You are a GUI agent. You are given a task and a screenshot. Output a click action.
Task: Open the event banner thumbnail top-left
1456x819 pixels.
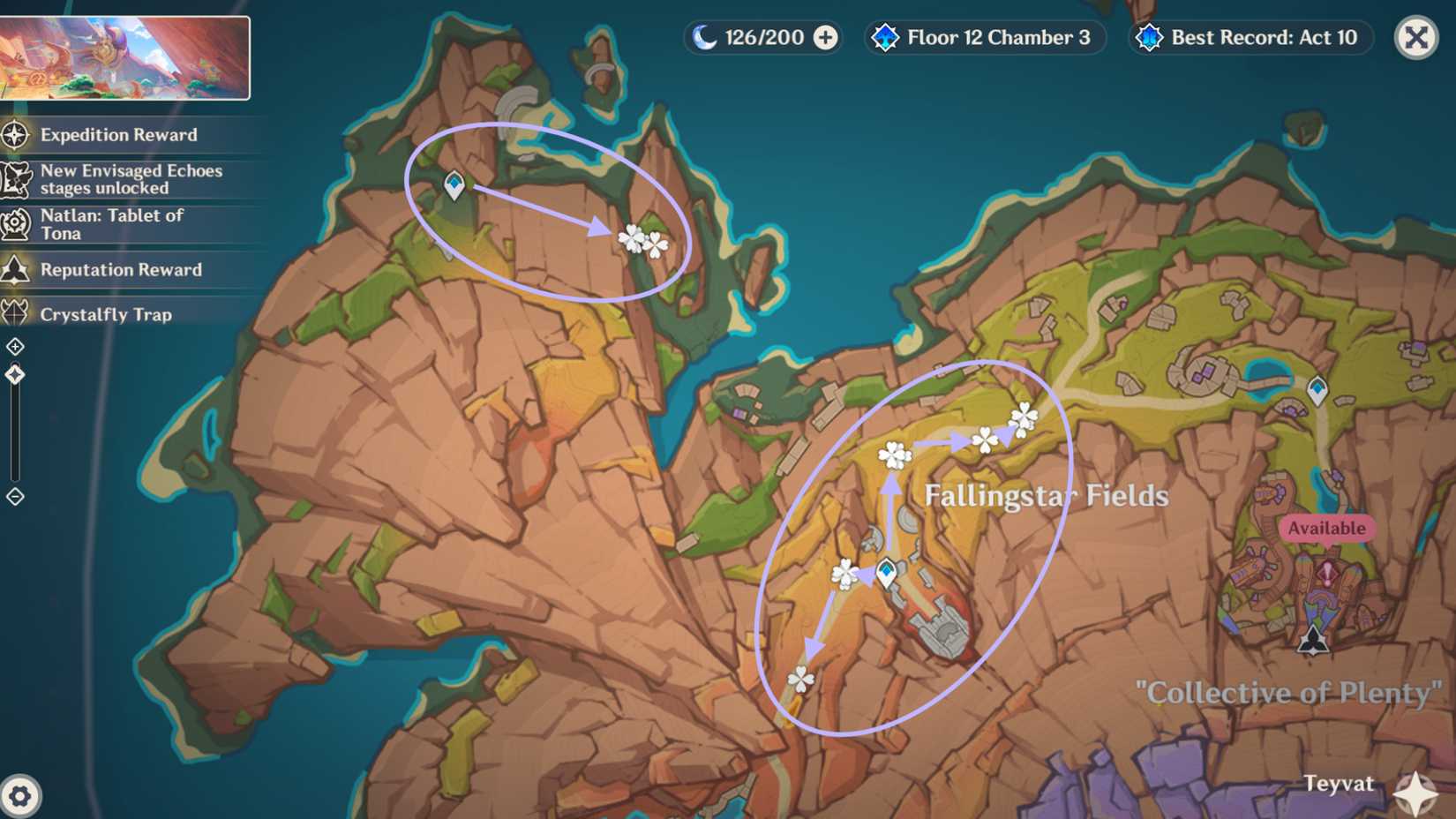[x=127, y=56]
